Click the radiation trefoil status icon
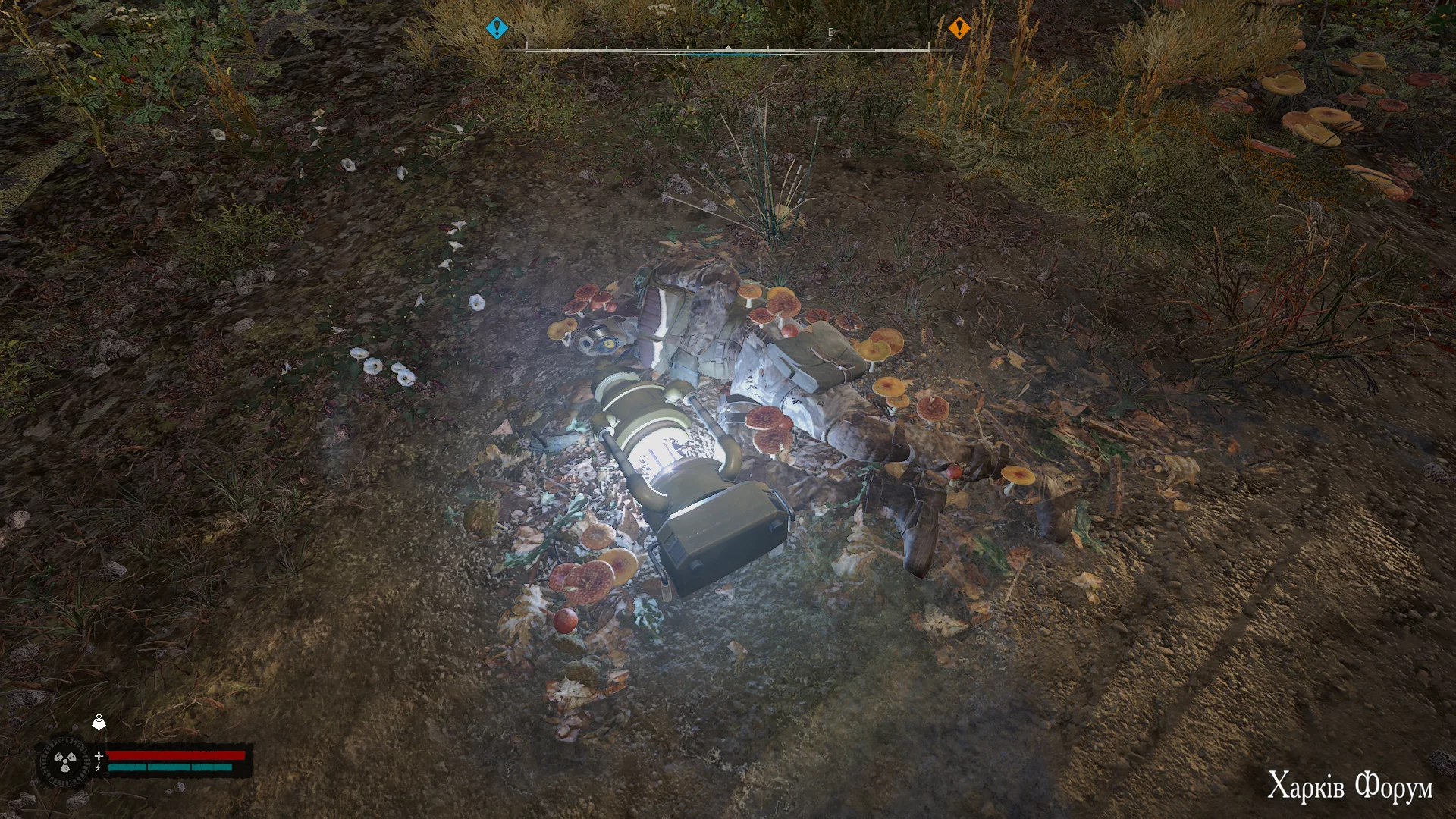This screenshot has height=819, width=1456. tap(63, 761)
